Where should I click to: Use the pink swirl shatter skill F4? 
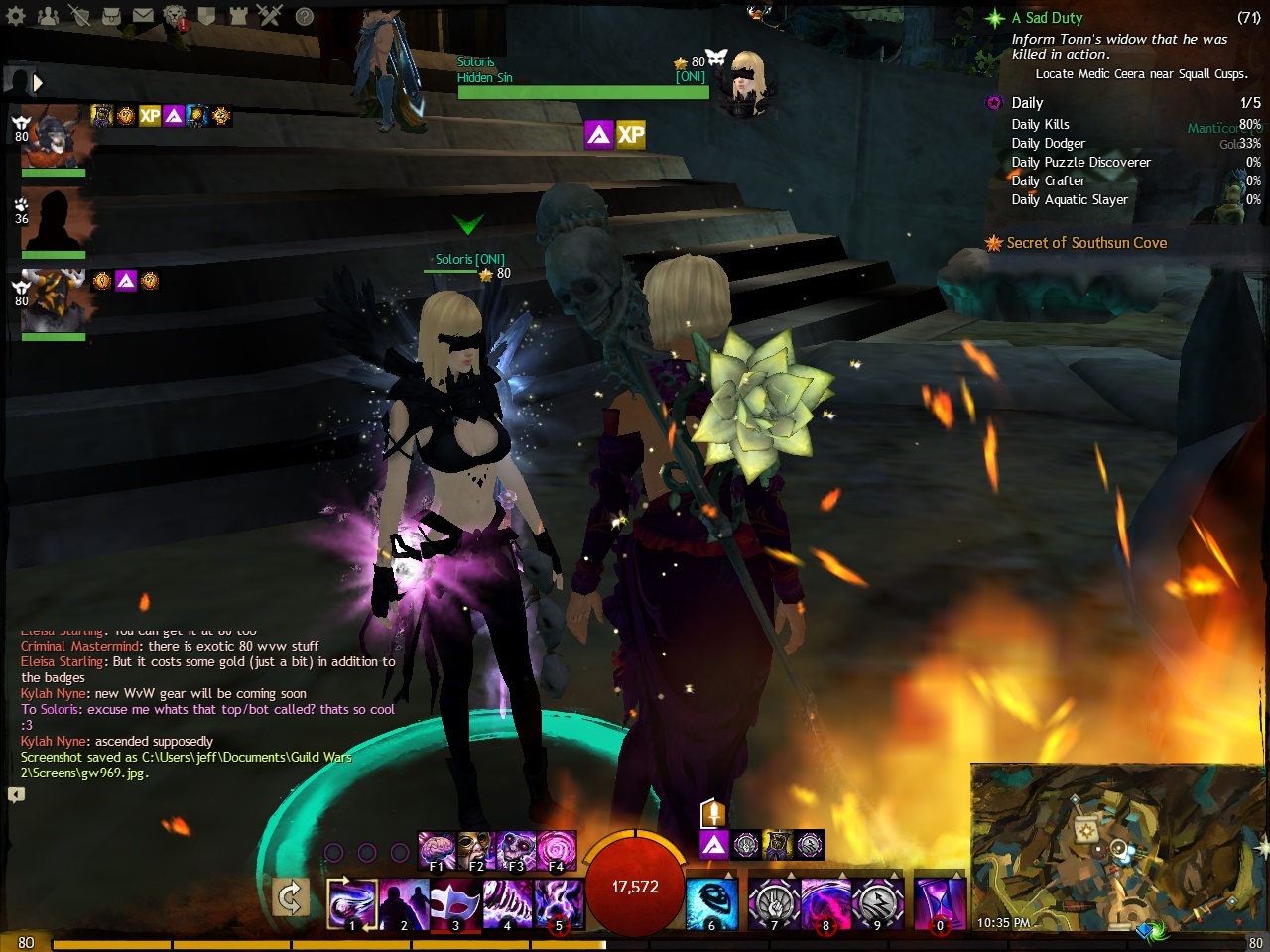coord(556,850)
